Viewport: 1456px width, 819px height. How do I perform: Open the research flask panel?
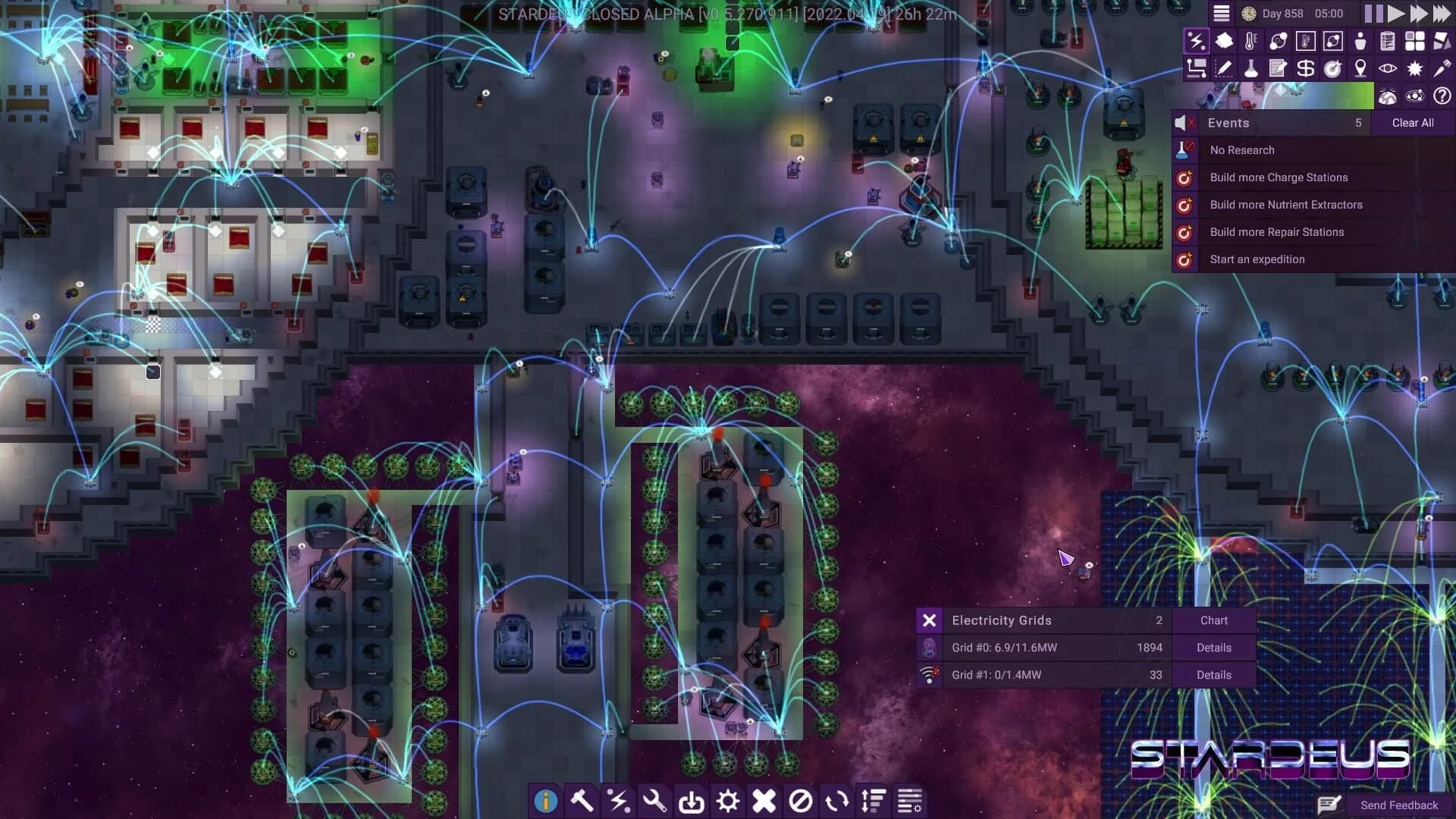tap(1250, 68)
